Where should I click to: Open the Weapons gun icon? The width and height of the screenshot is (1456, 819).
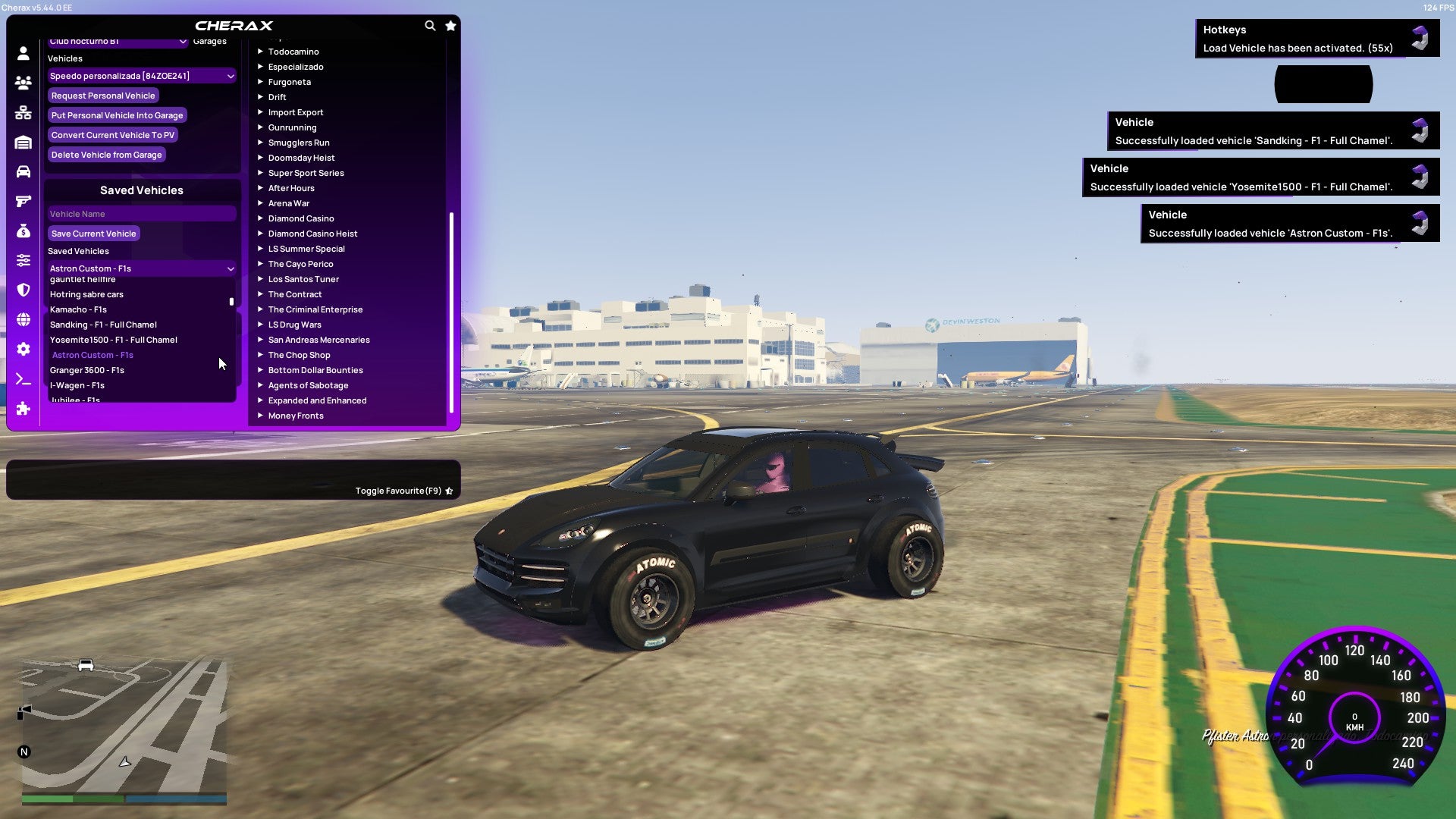pos(23,201)
